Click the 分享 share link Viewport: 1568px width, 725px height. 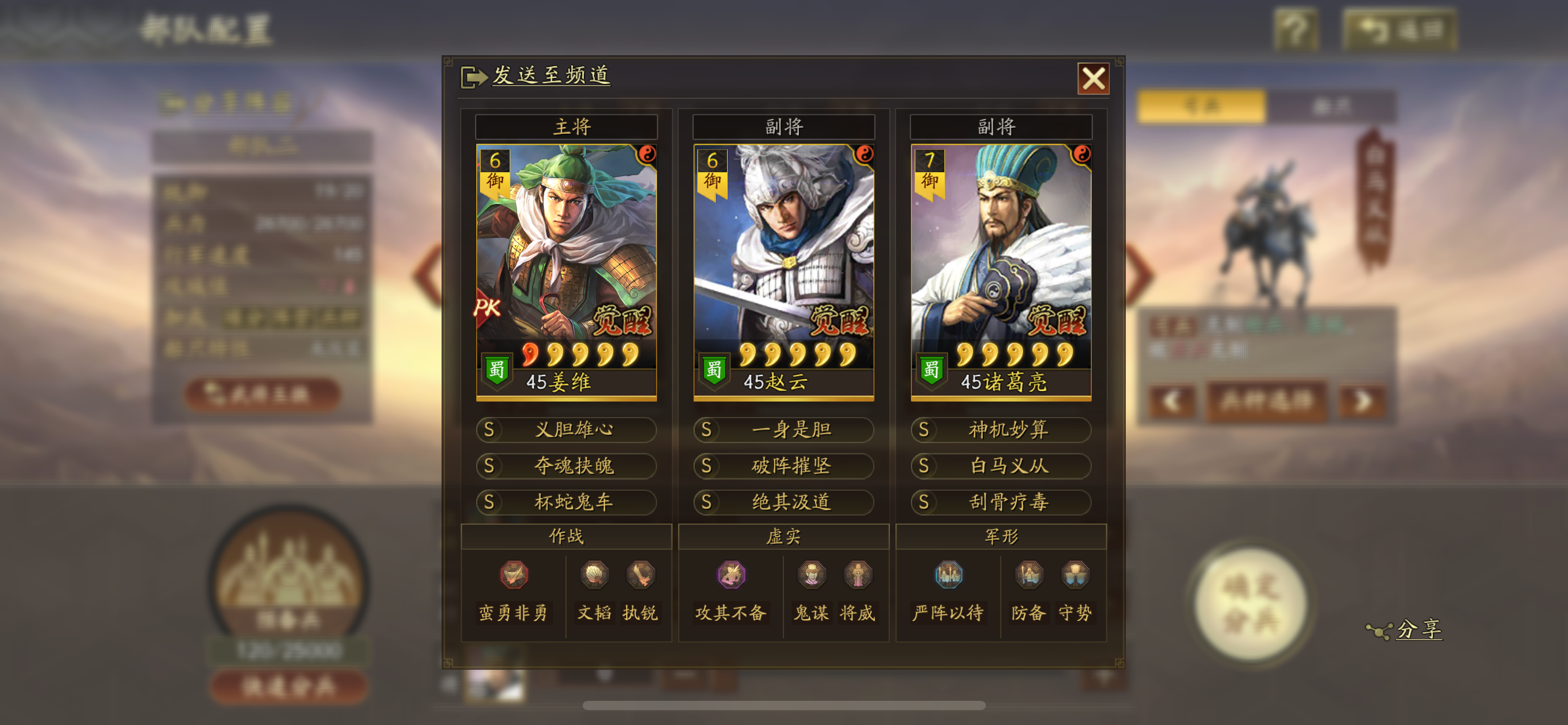(x=1418, y=630)
